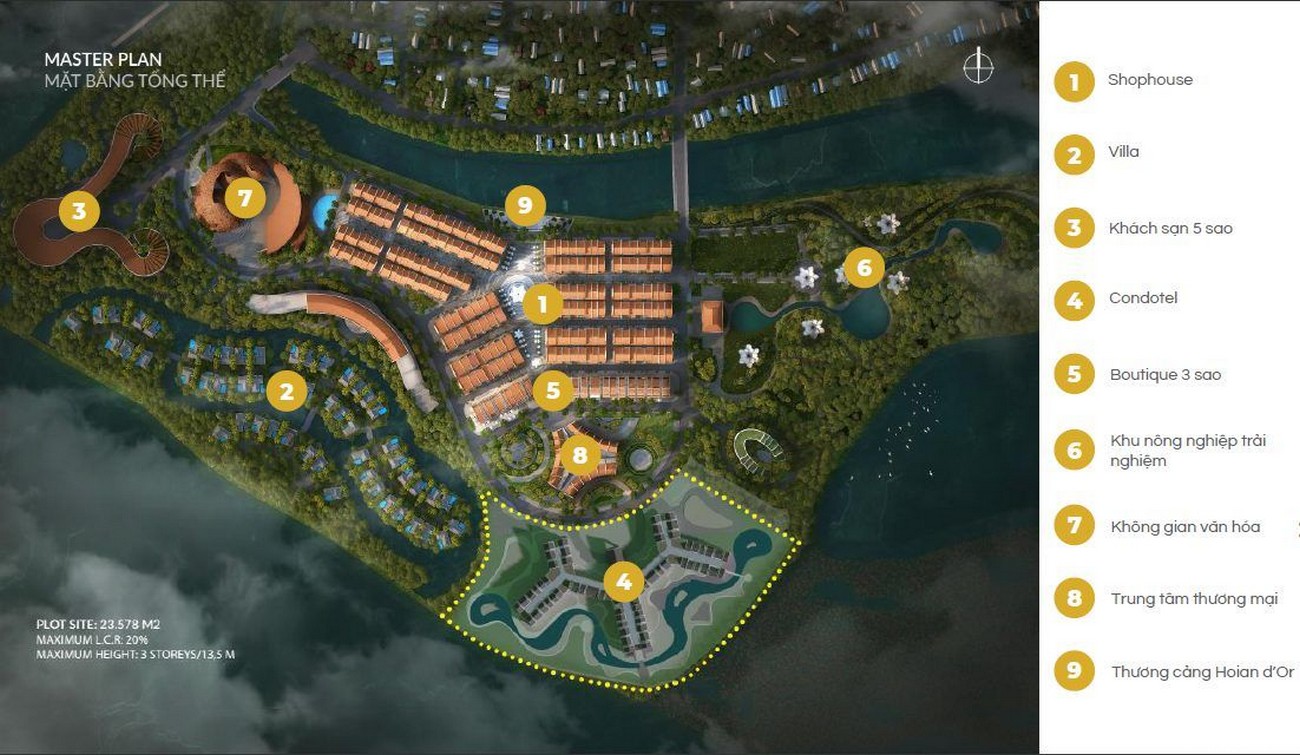Click map marker 9 by the river
1300x755 pixels.
[524, 206]
